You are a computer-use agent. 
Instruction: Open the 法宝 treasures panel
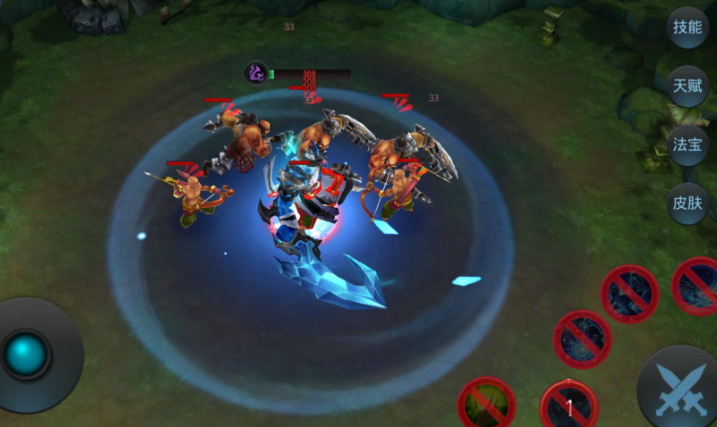click(x=687, y=144)
